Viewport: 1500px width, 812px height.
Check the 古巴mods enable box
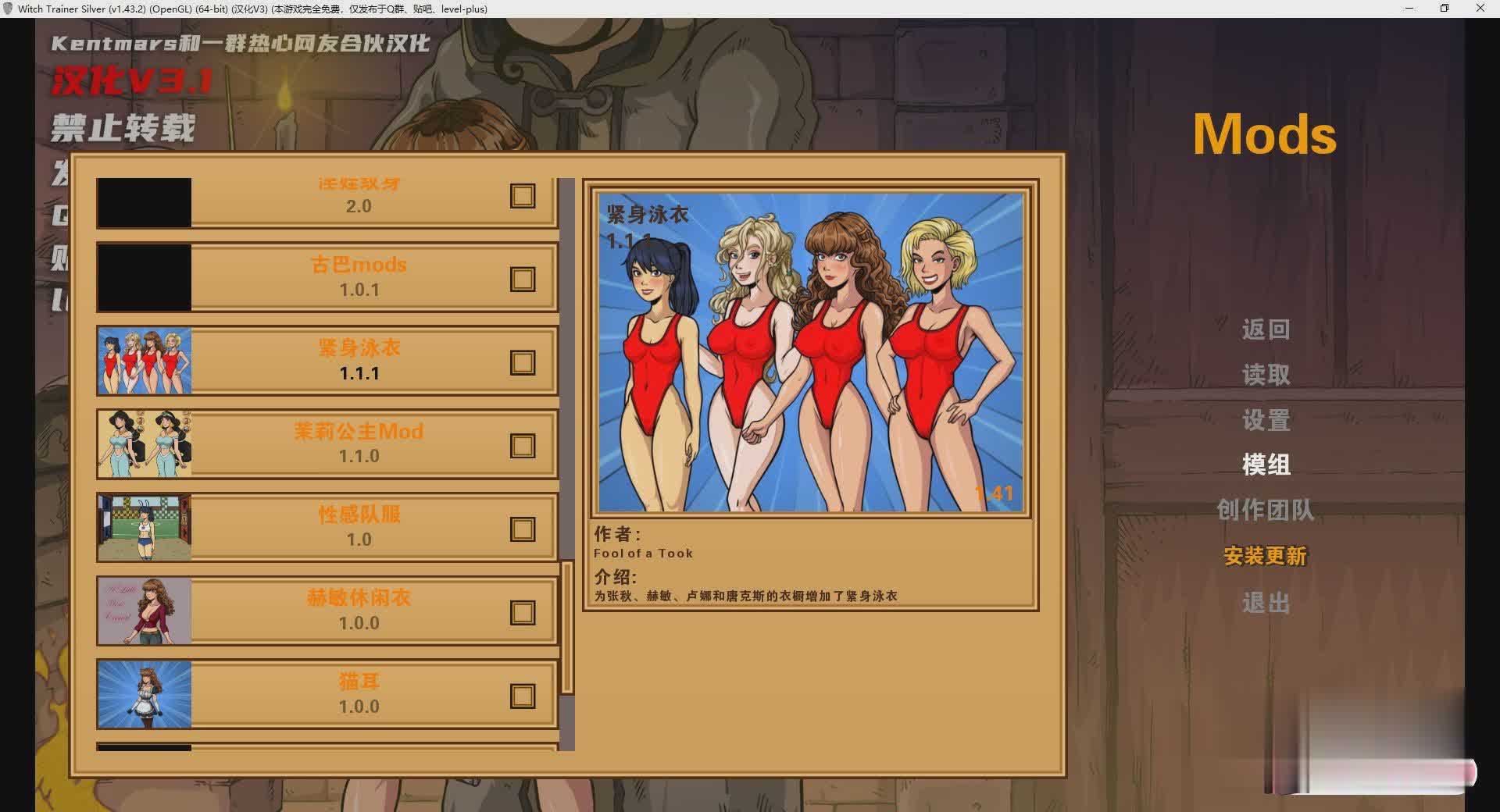pyautogui.click(x=521, y=279)
